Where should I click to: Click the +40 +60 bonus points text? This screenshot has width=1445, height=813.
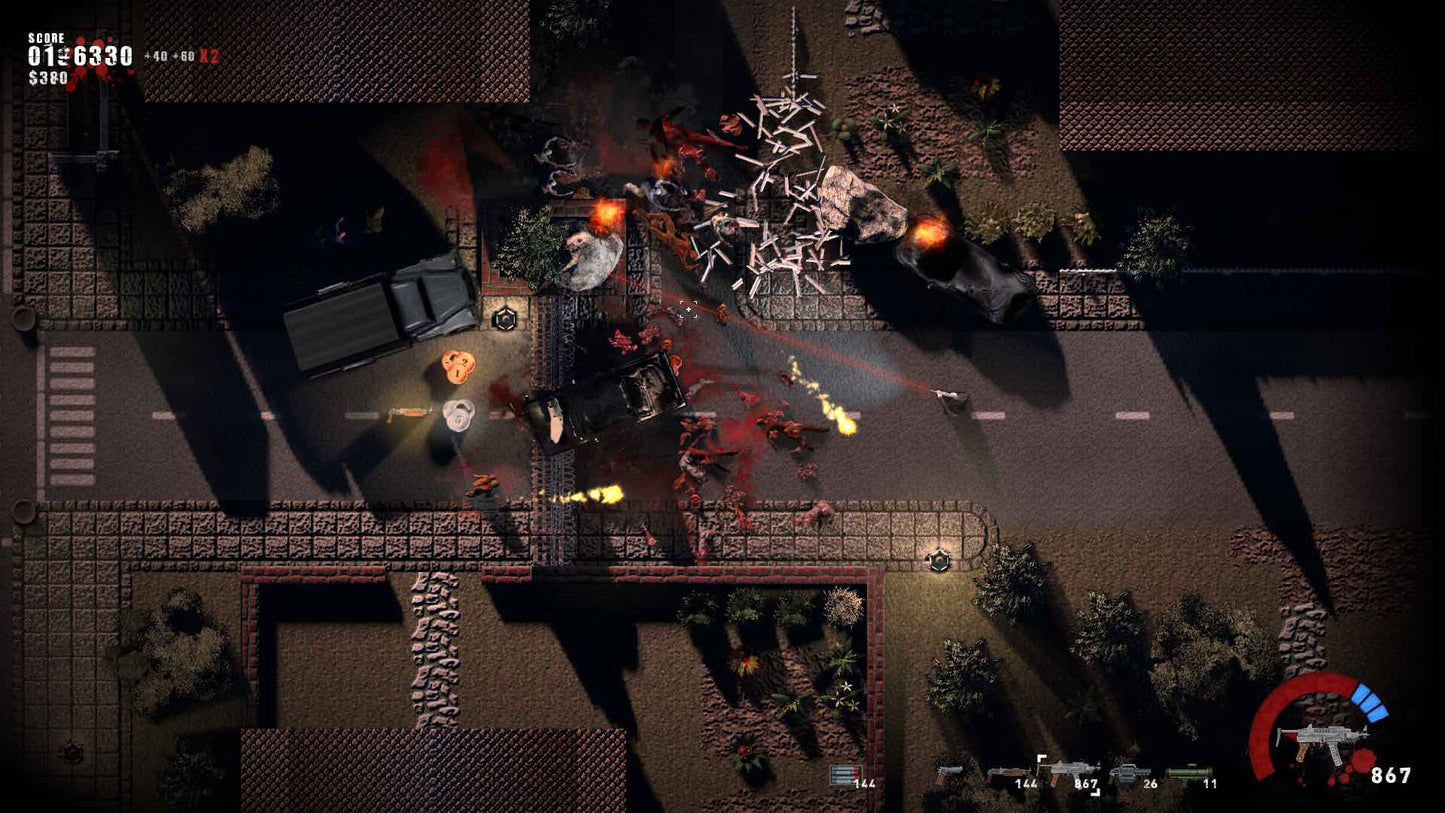(x=168, y=55)
